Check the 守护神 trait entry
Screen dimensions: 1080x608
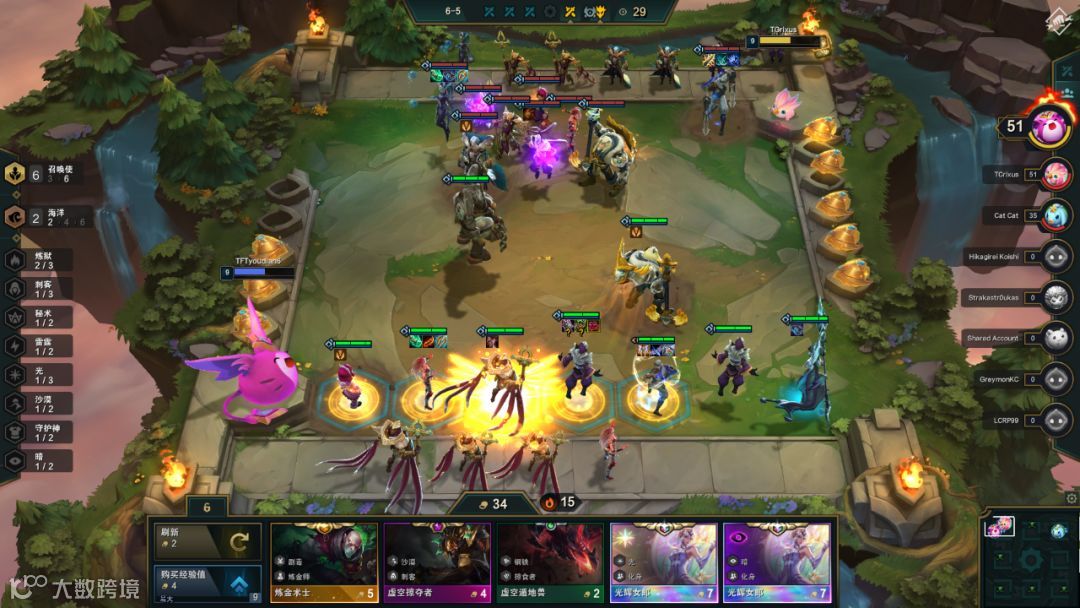[40, 432]
